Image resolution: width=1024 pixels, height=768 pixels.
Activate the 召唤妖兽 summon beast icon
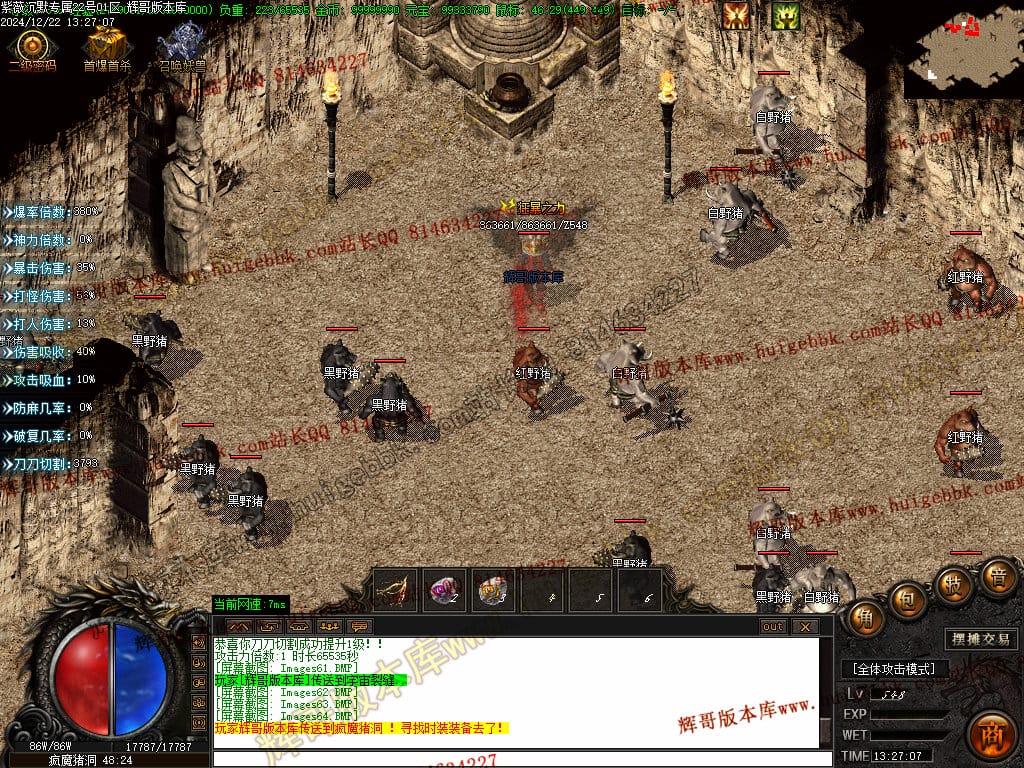pyautogui.click(x=181, y=45)
